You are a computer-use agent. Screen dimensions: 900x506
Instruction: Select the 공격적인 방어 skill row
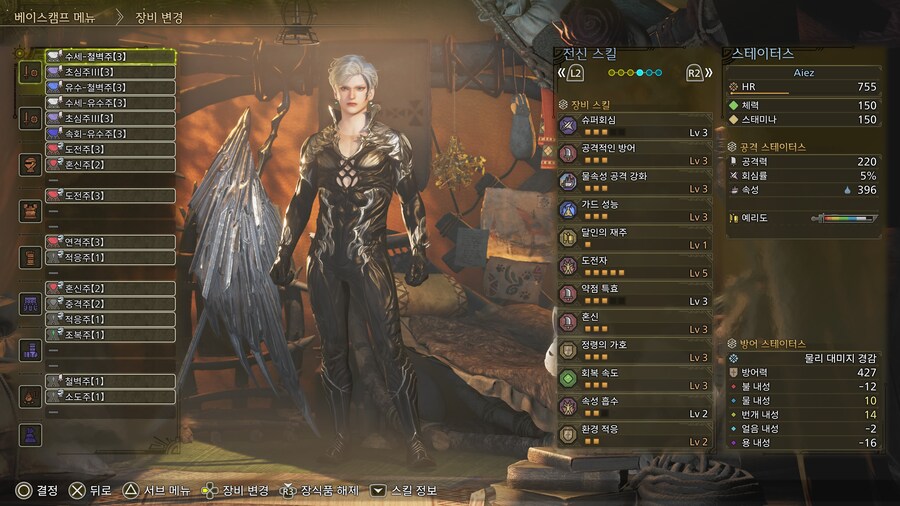click(x=634, y=153)
